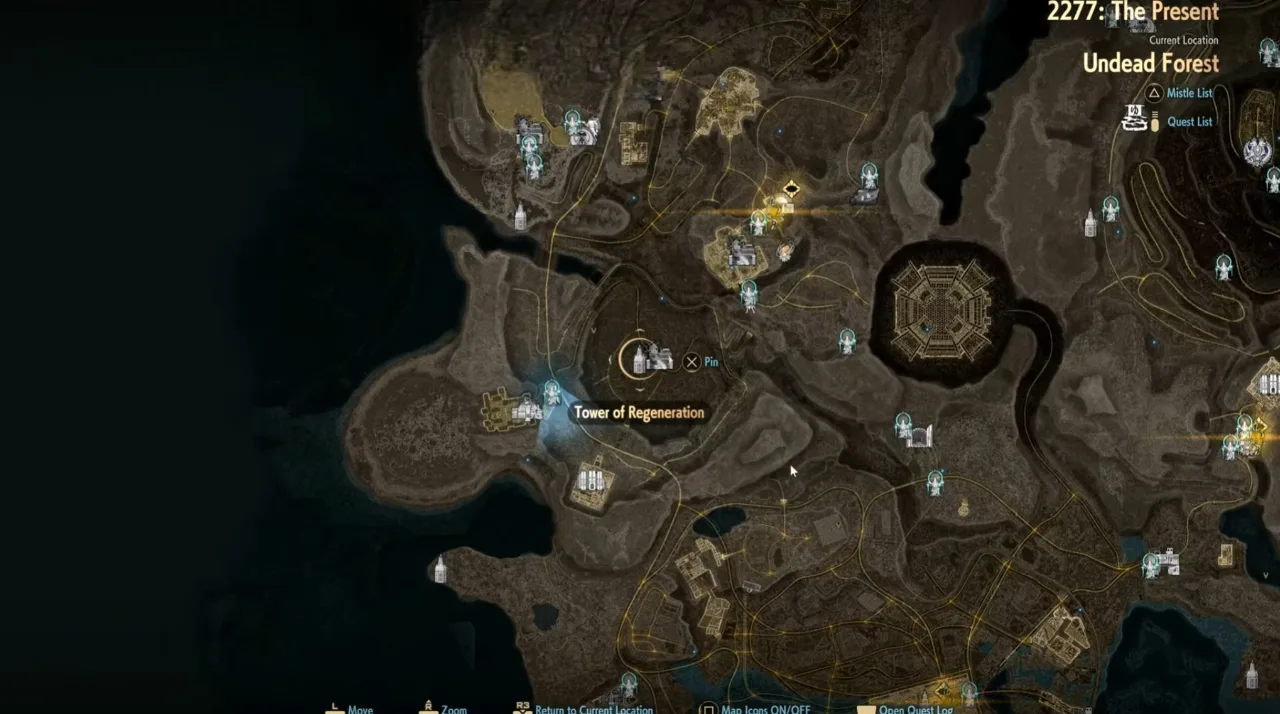Select the glowing blue Mistle marker
Viewport: 1280px width, 714px height.
click(551, 393)
